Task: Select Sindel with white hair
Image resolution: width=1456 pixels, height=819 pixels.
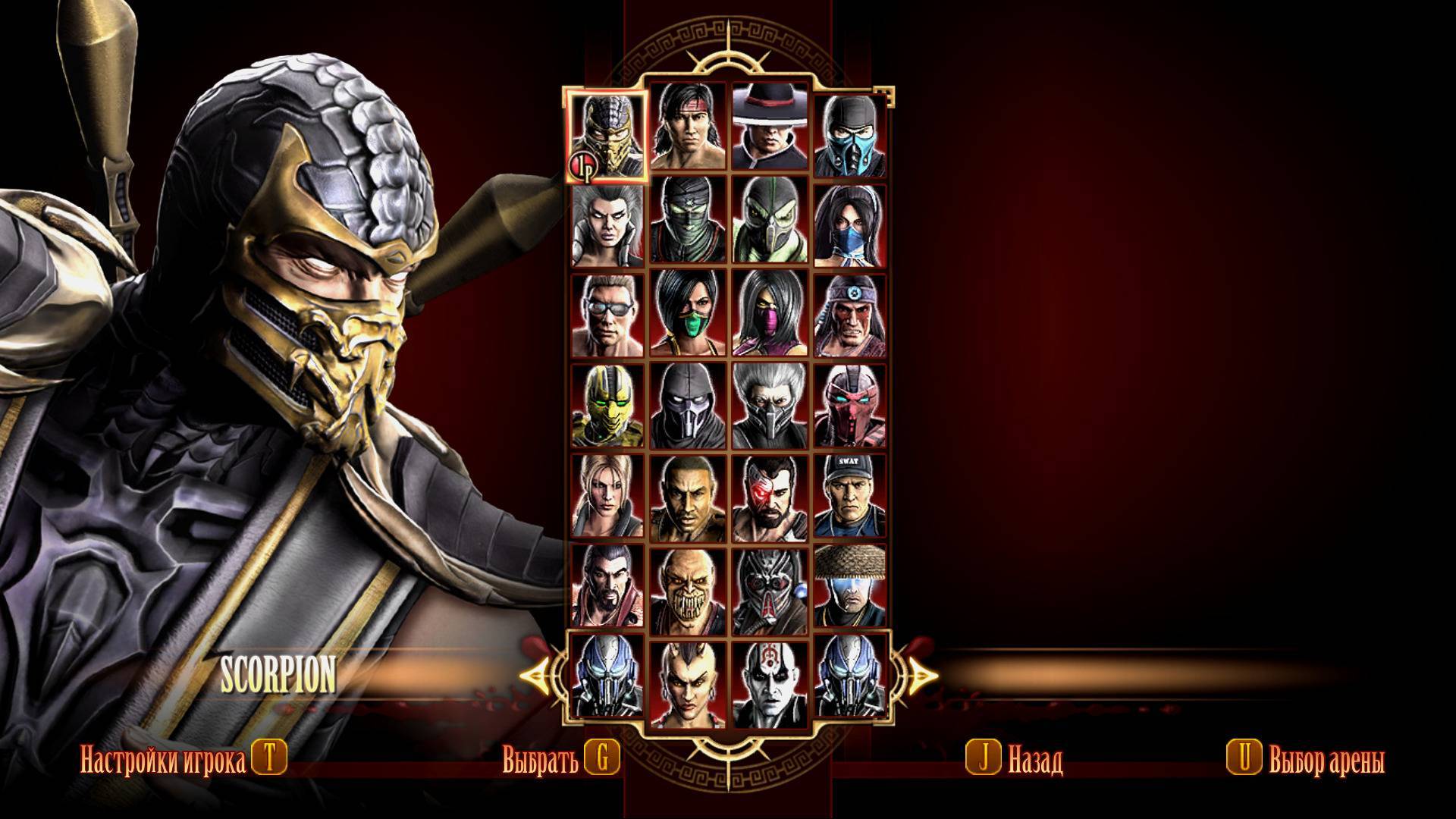Action: (x=607, y=225)
